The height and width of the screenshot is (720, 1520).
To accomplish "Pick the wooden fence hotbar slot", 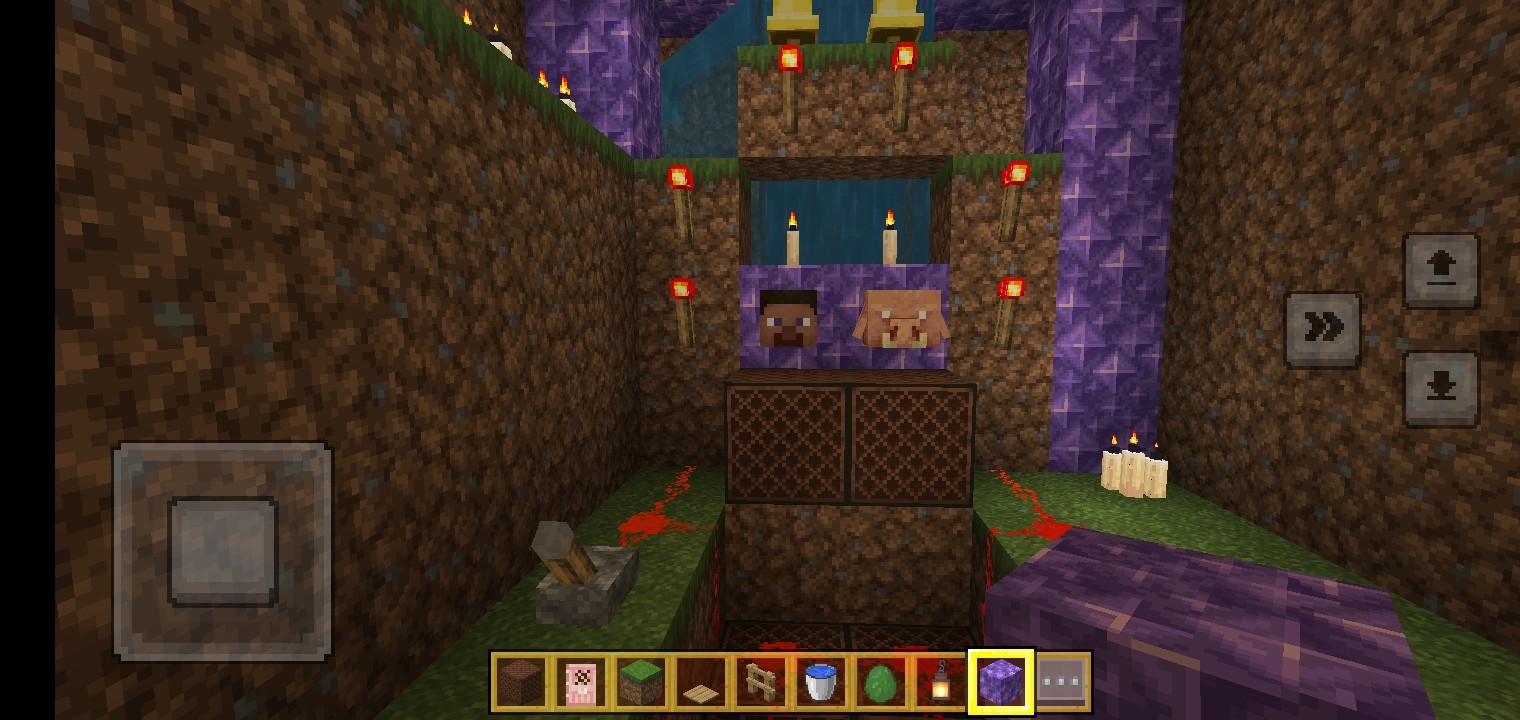I will 761,683.
